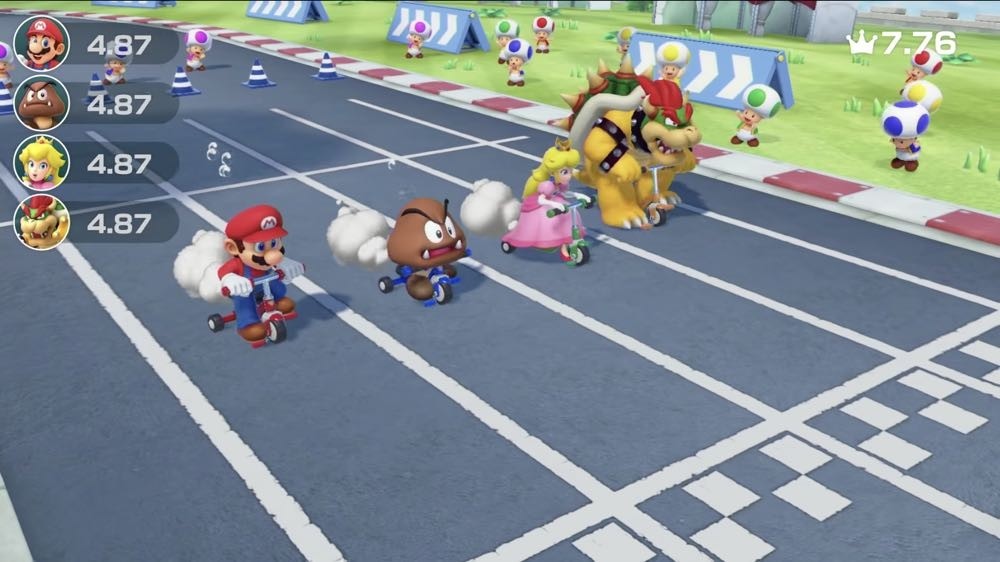Select Bowser's player portrait icon
The image size is (1000, 562).
[41, 221]
